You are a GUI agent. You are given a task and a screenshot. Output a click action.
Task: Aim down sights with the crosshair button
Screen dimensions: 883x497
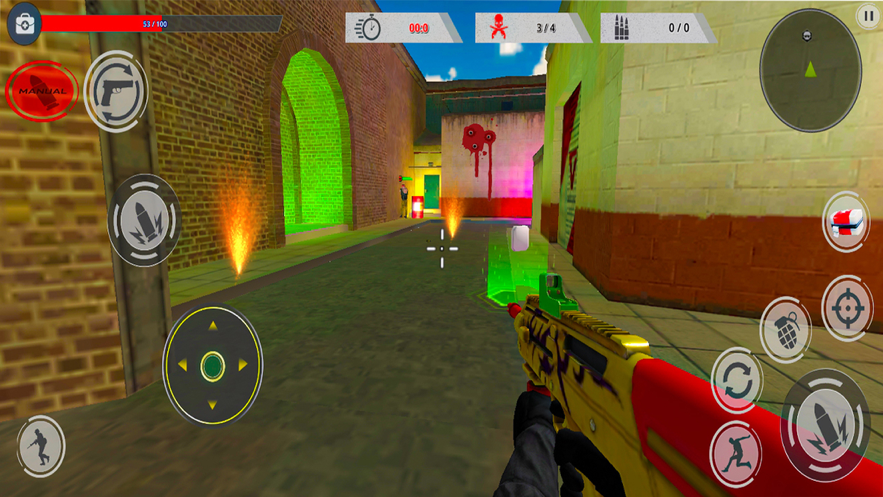coord(847,308)
